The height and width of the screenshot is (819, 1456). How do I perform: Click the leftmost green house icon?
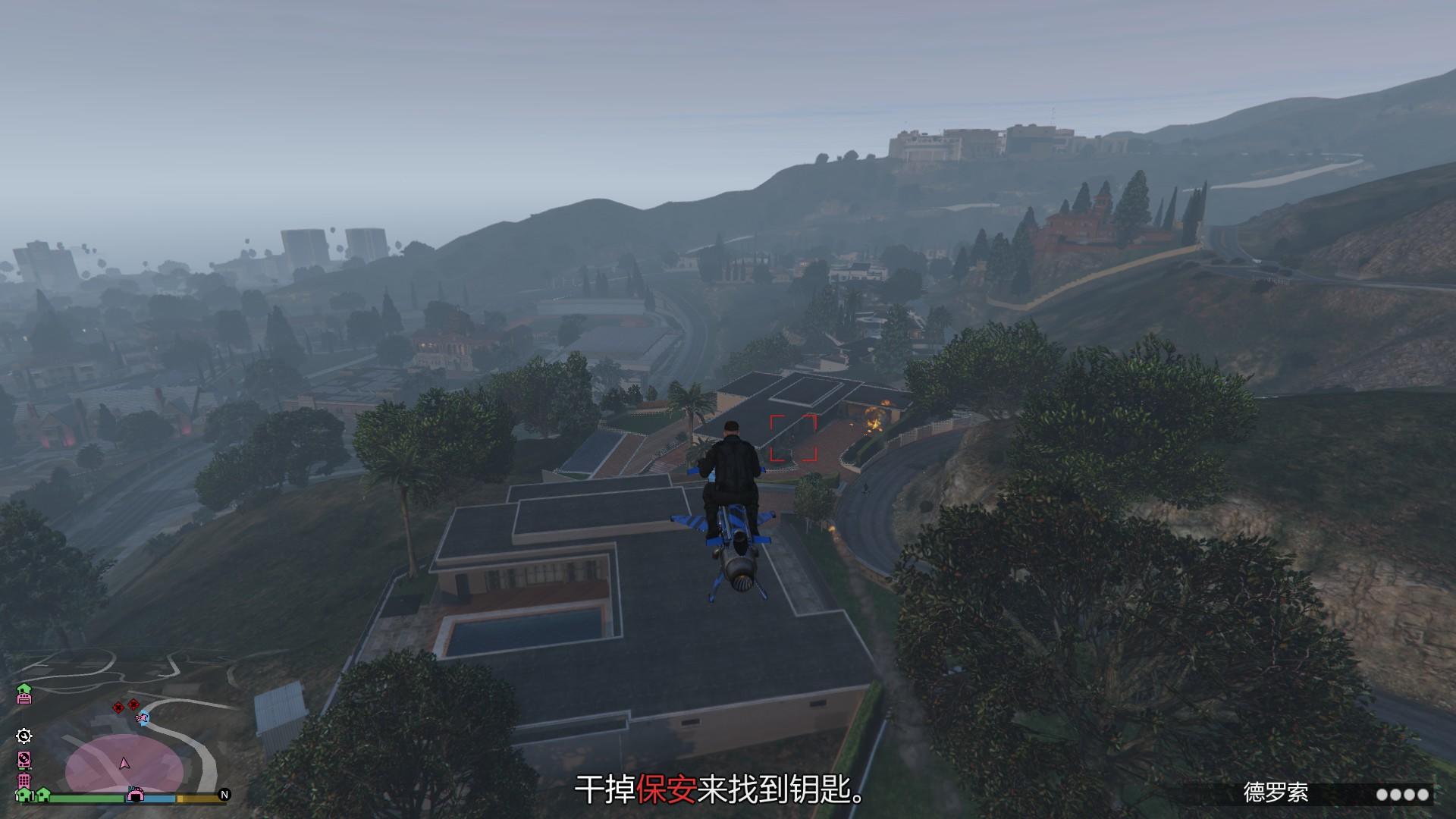coord(23,795)
